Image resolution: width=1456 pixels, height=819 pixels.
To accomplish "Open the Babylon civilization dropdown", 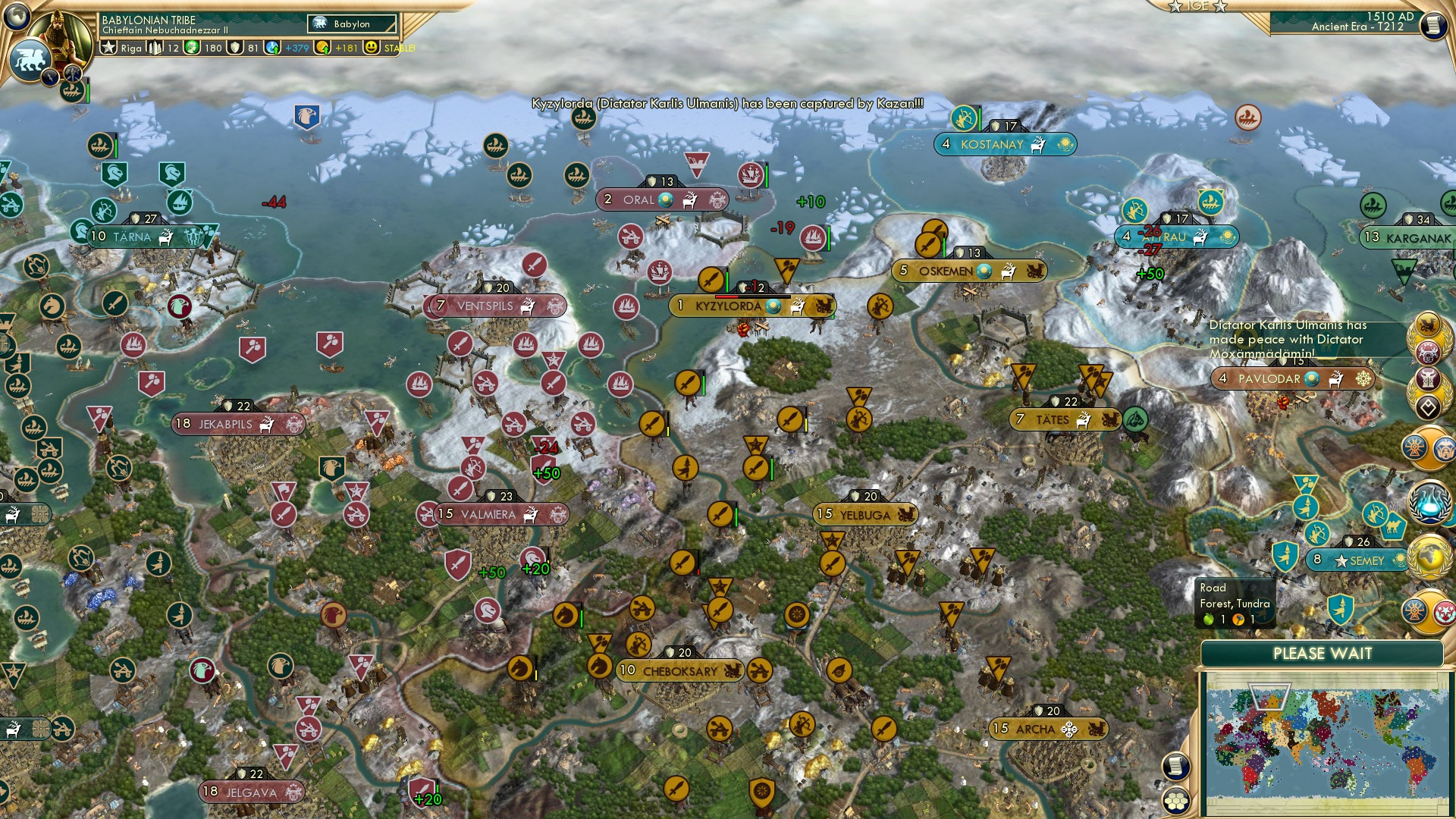I will (x=350, y=24).
